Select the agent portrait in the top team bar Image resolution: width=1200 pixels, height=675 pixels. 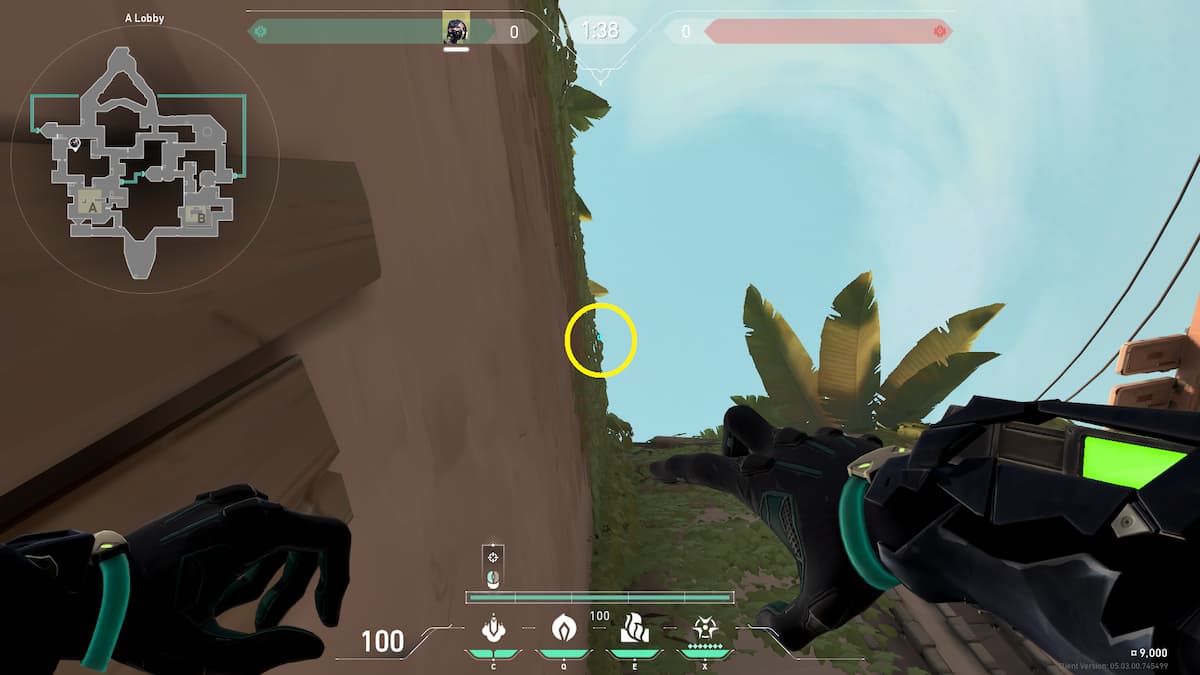click(x=456, y=31)
